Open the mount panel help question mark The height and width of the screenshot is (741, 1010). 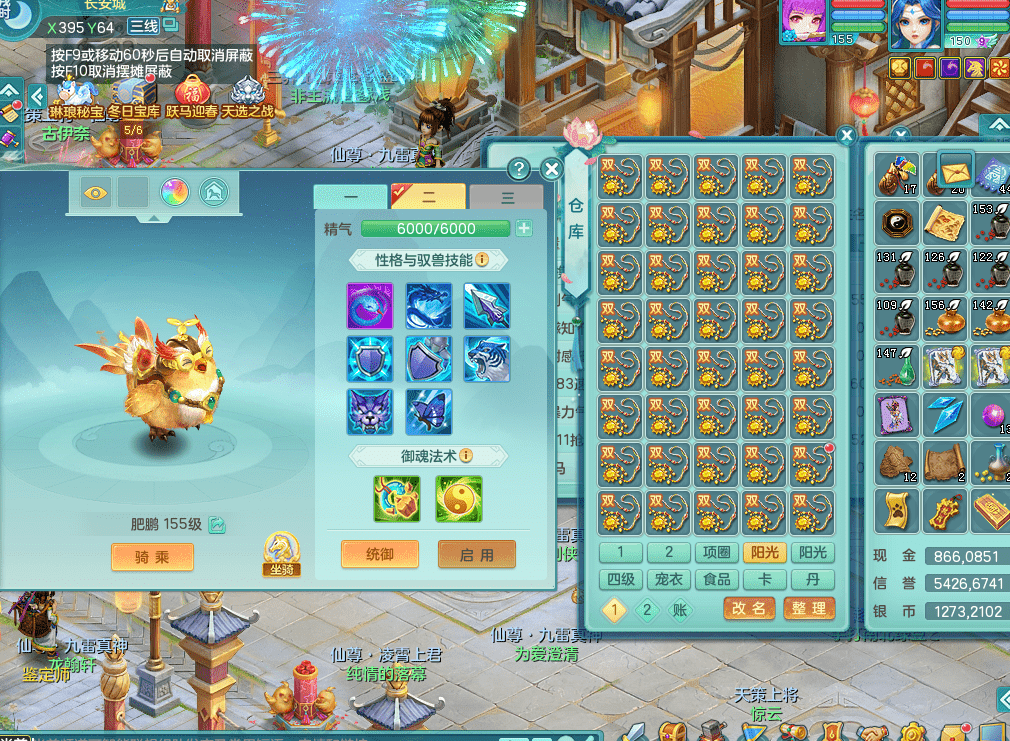519,169
